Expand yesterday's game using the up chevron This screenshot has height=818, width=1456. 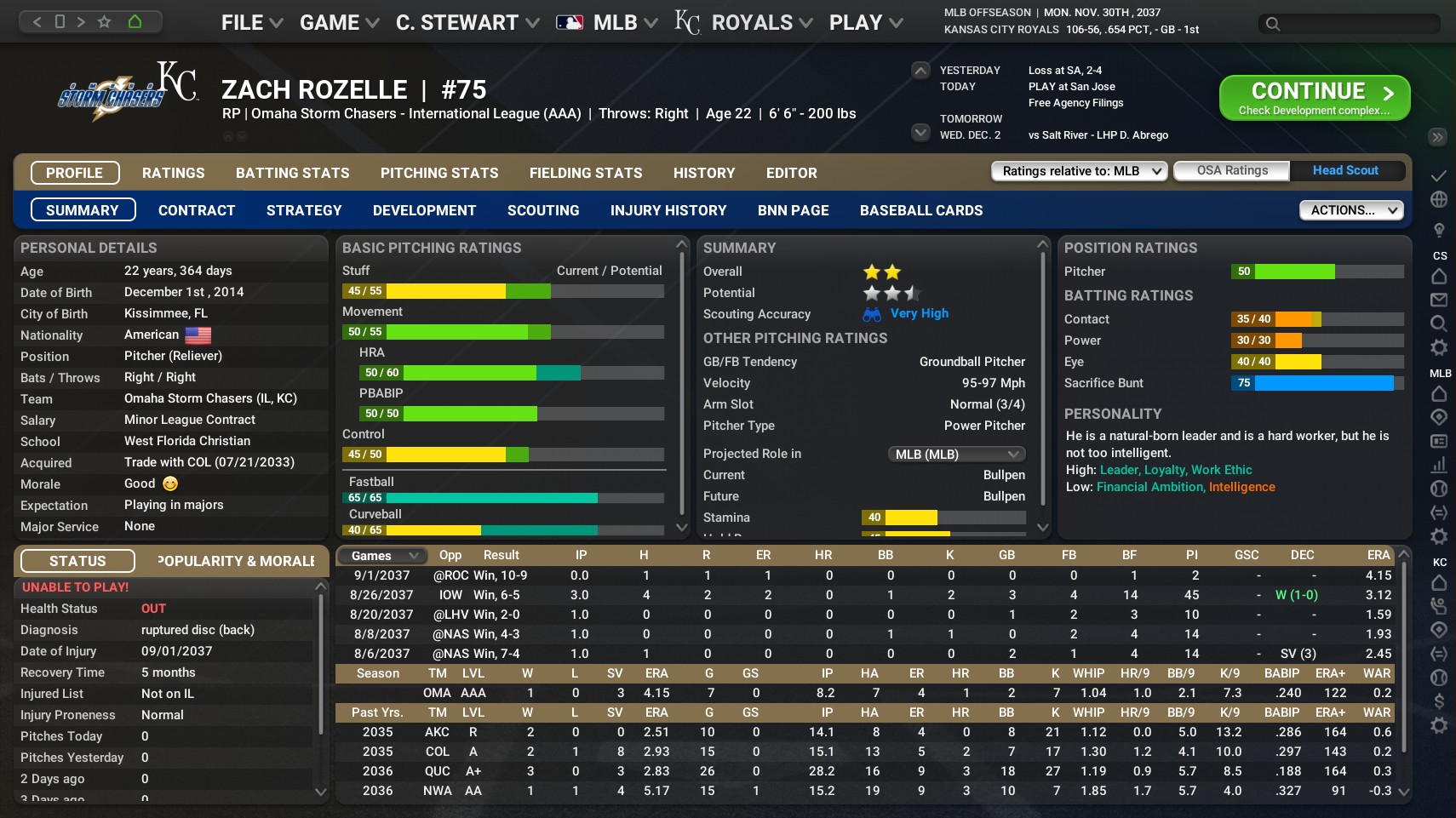click(920, 70)
